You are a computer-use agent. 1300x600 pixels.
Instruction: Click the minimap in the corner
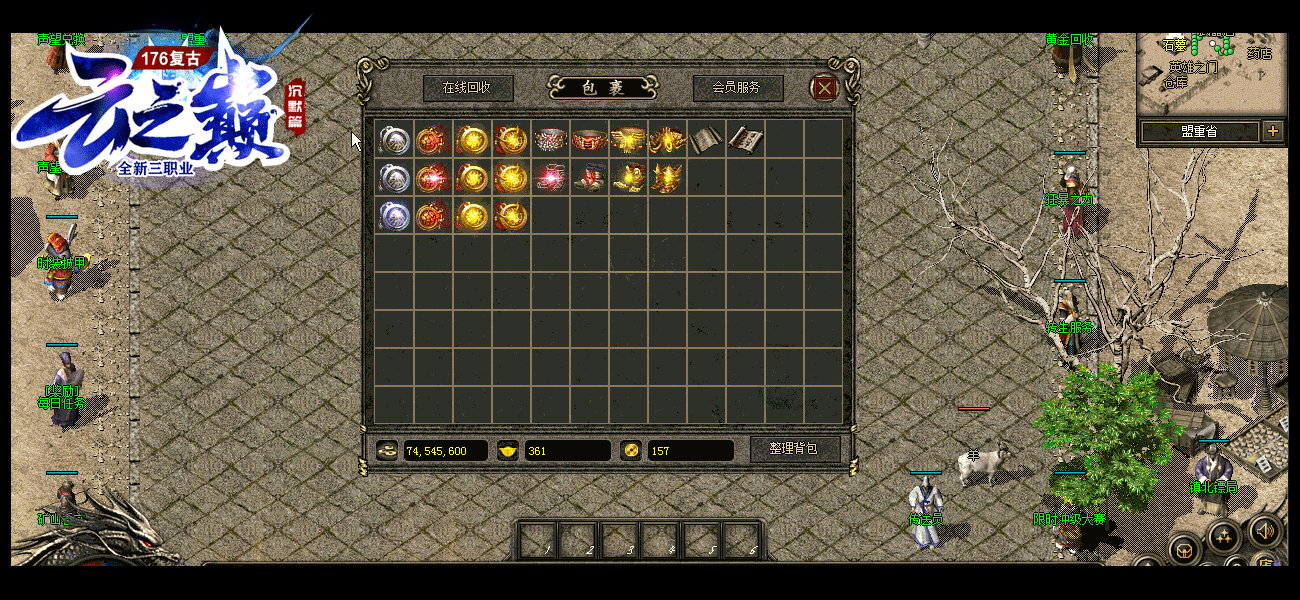pos(1211,75)
